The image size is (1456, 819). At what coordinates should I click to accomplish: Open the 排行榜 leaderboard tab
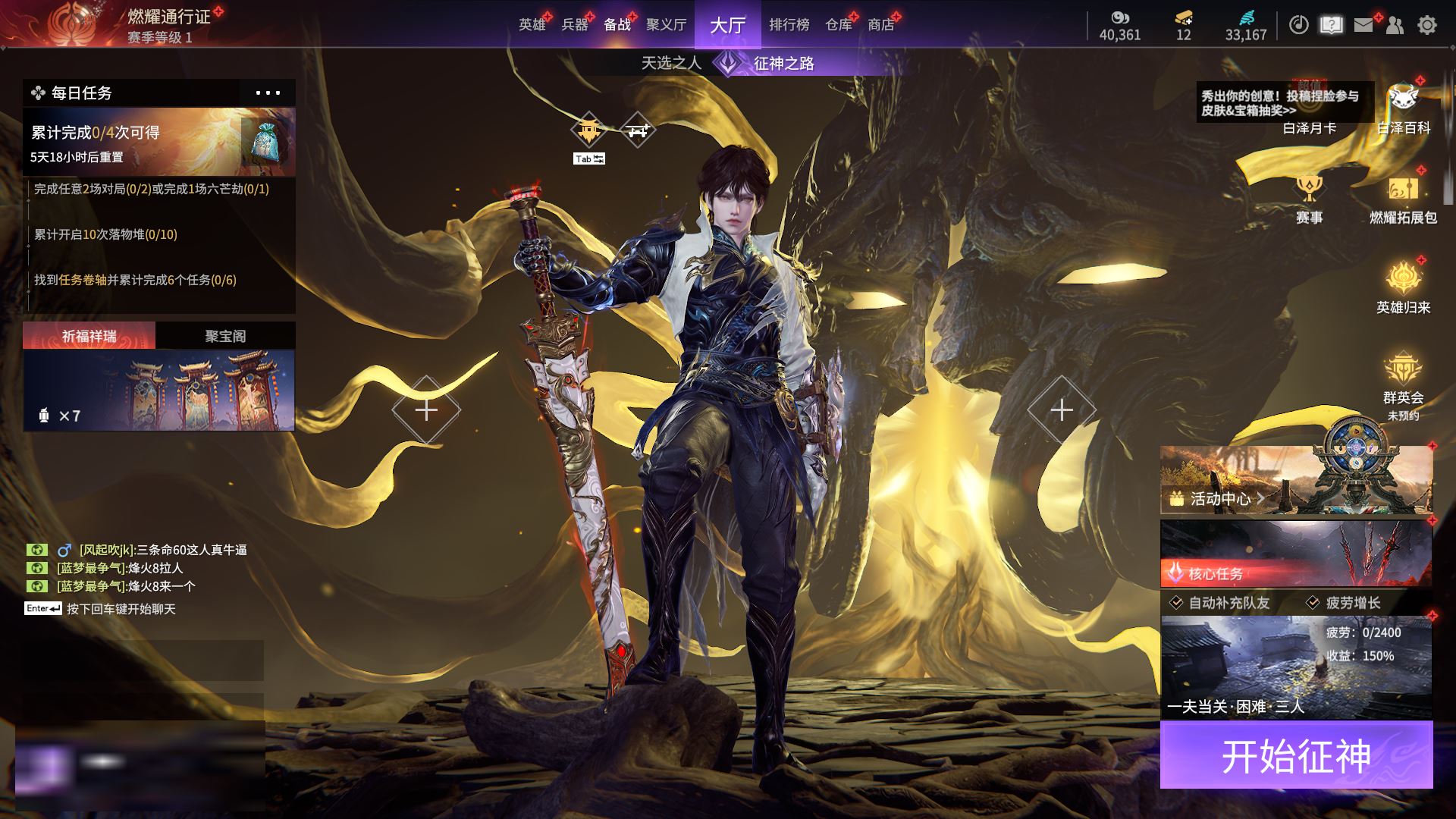(x=789, y=25)
